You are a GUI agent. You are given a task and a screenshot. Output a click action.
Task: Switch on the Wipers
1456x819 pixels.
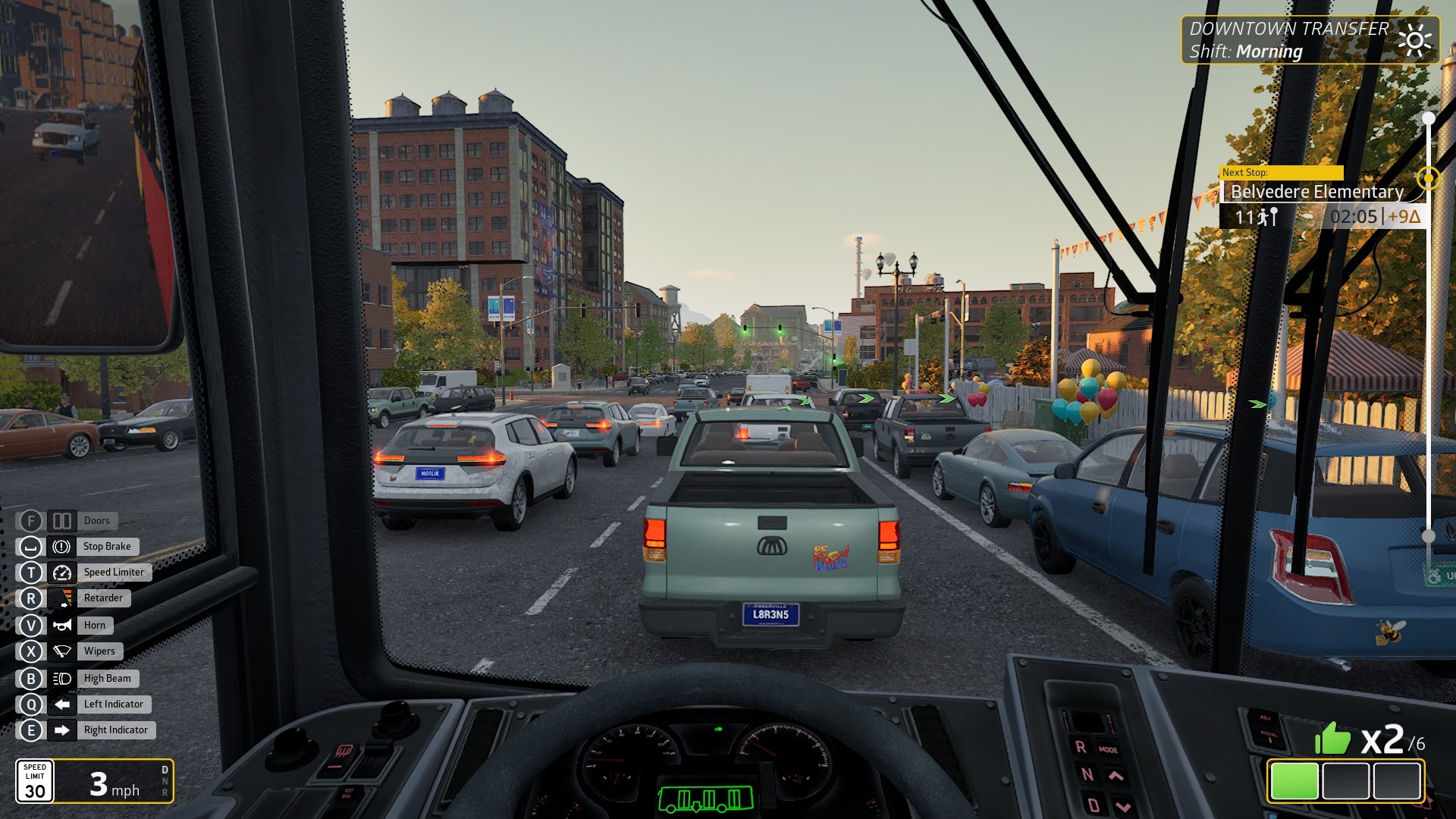tap(62, 651)
